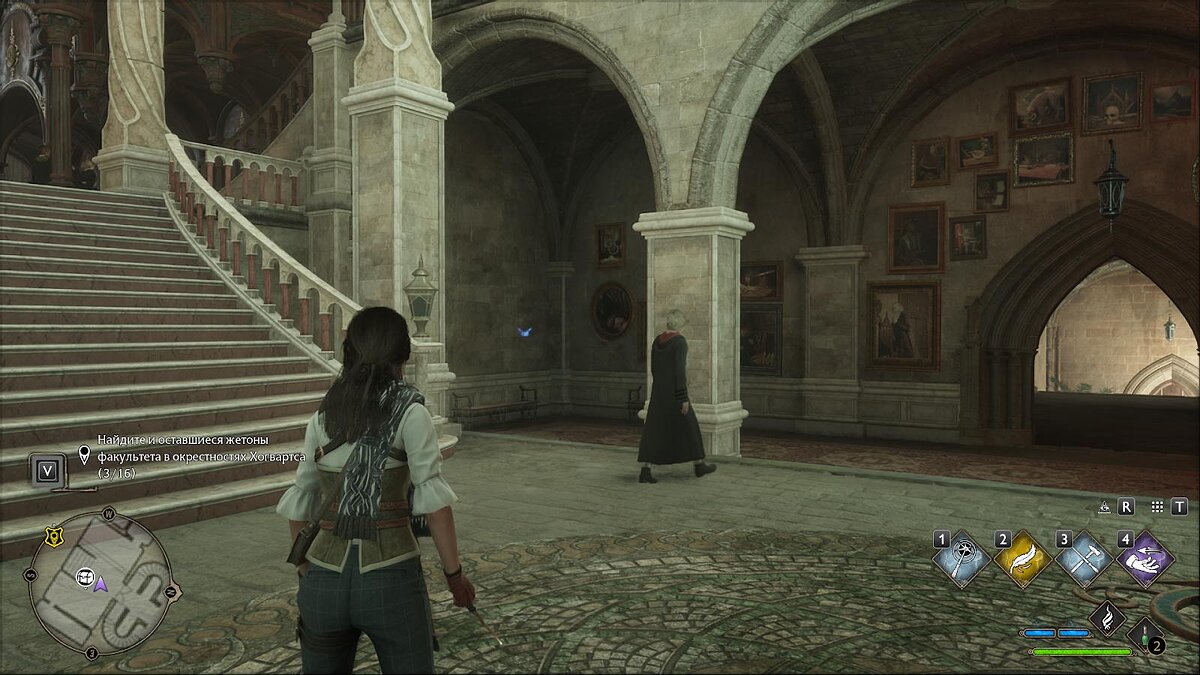The width and height of the screenshot is (1200, 675).
Task: Click the yellow quest marker on minimap
Action: 53,538
